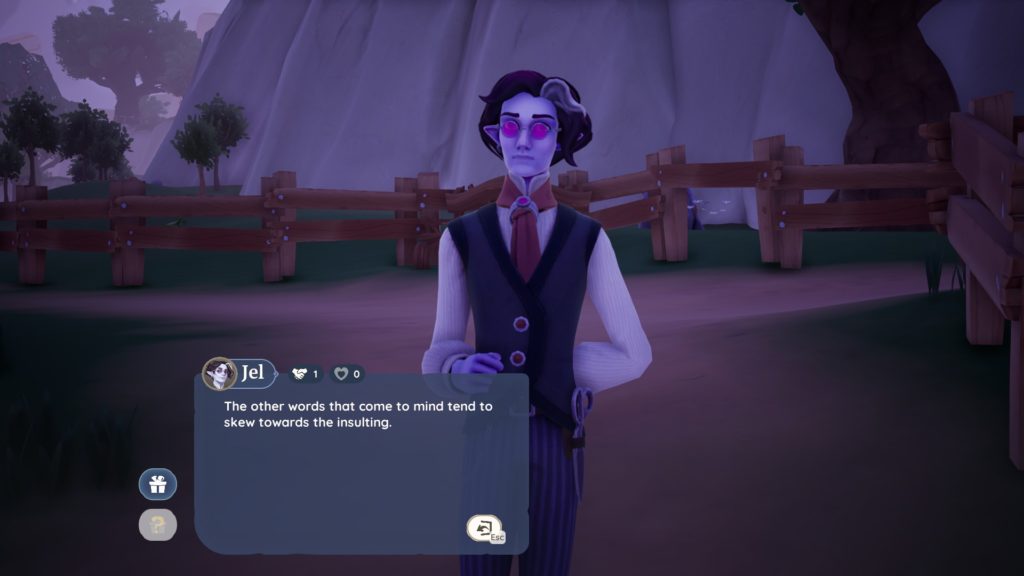This screenshot has width=1024, height=576.
Task: Open the gift-giving button
Action: [x=157, y=485]
